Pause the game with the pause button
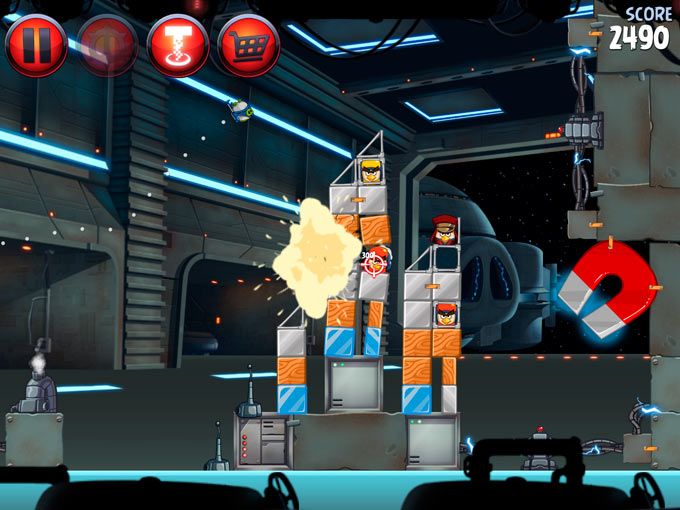Viewport: 680px width, 510px height. [x=36, y=45]
